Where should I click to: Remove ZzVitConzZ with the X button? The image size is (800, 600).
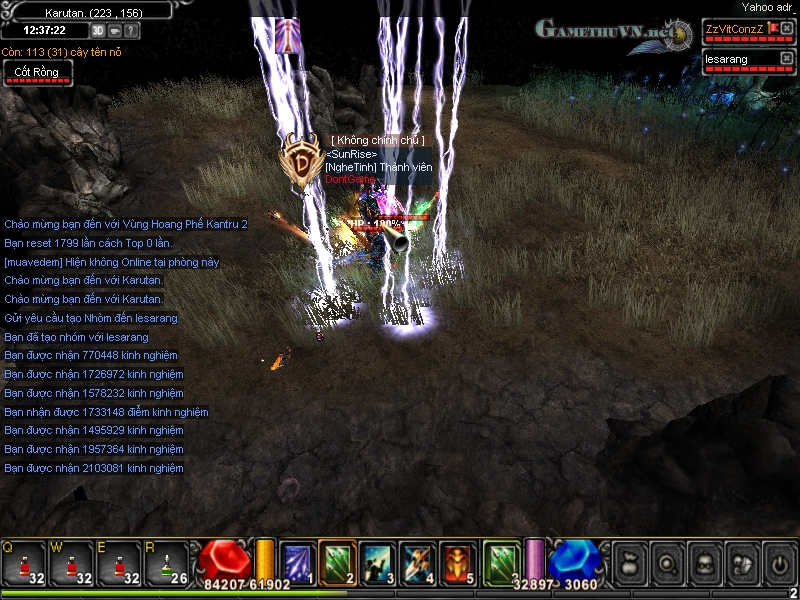[x=786, y=28]
